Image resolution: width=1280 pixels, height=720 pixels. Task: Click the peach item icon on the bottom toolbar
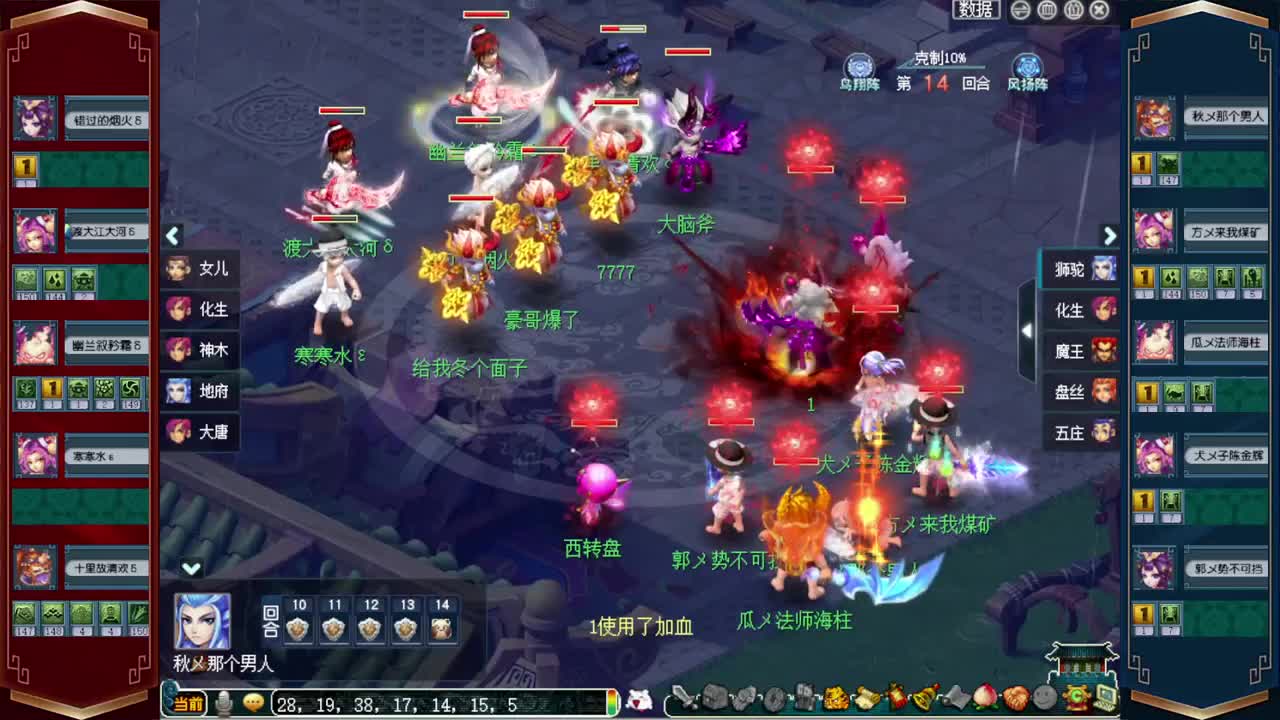(986, 700)
